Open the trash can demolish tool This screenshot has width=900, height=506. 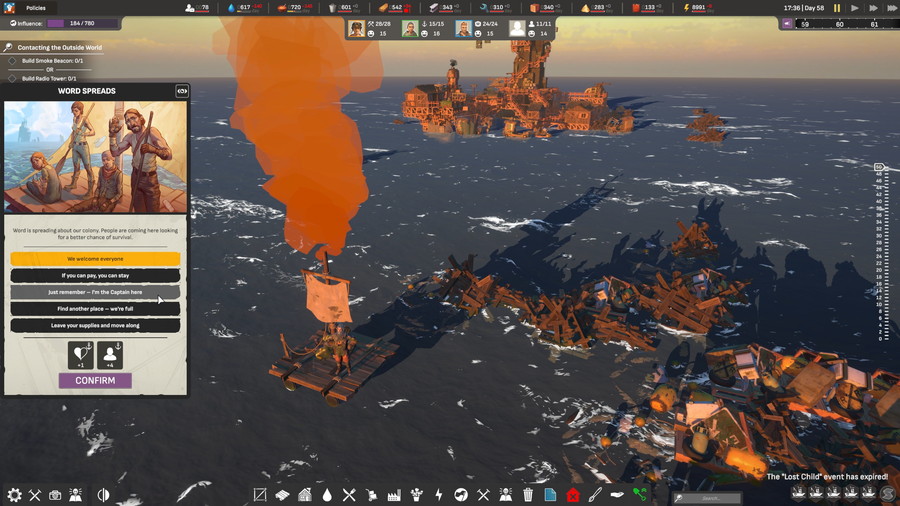coord(528,494)
